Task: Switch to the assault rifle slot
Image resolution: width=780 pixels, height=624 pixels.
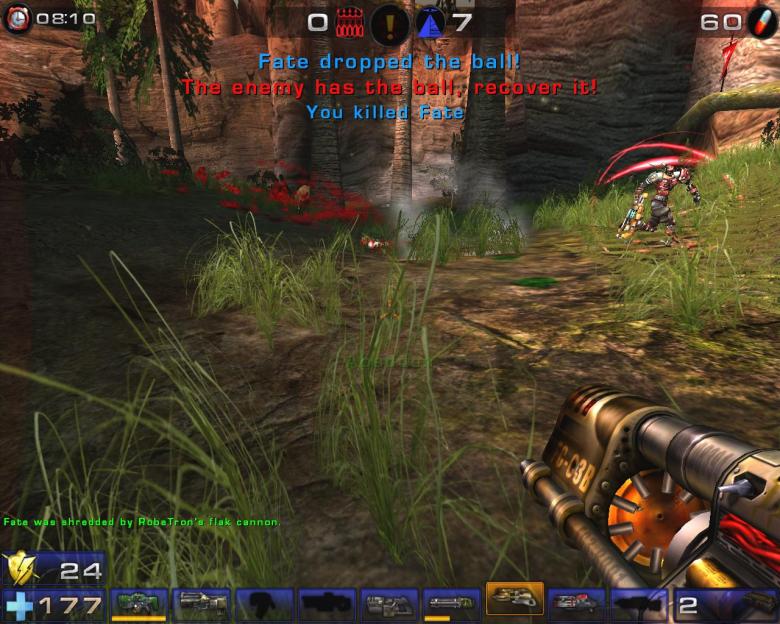Action: [x=202, y=604]
